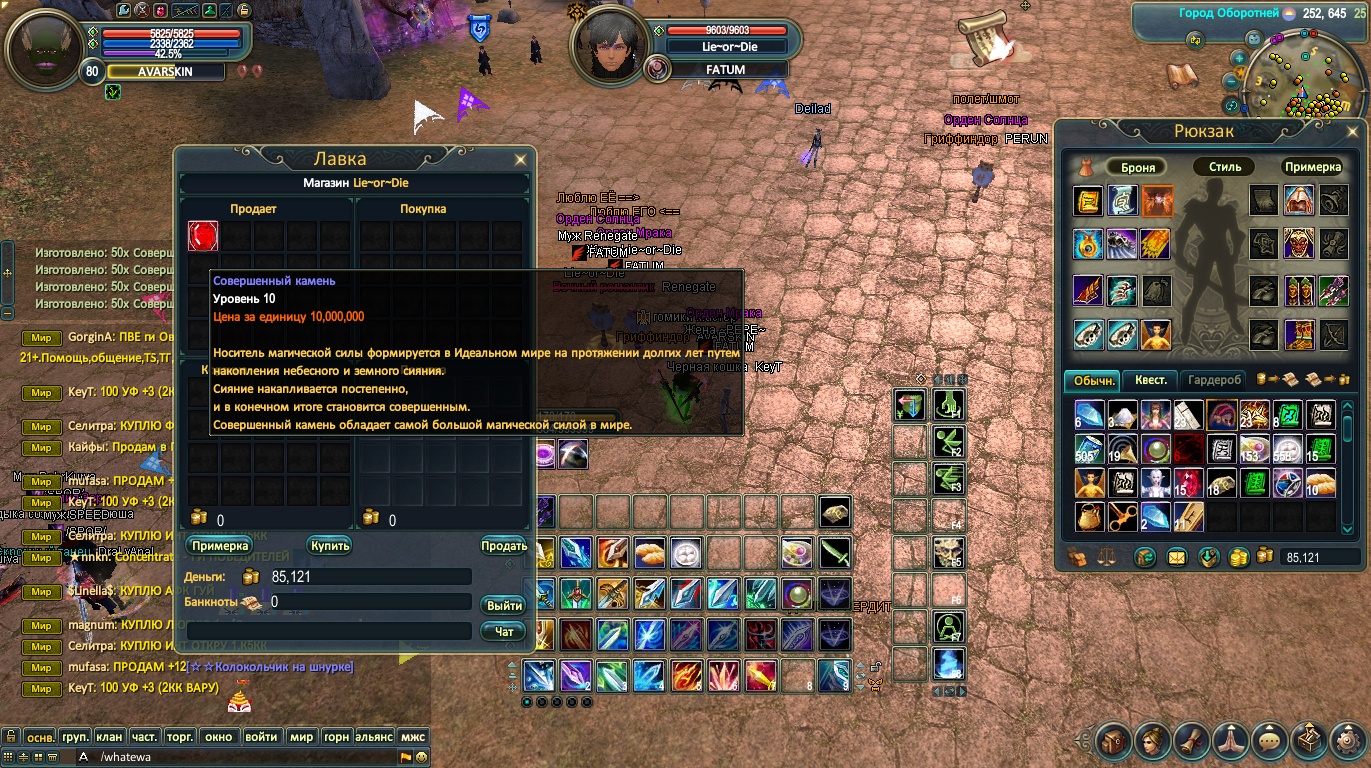1371x768 pixels.
Task: Switch chat to the мир channel tab
Action: pyautogui.click(x=301, y=737)
